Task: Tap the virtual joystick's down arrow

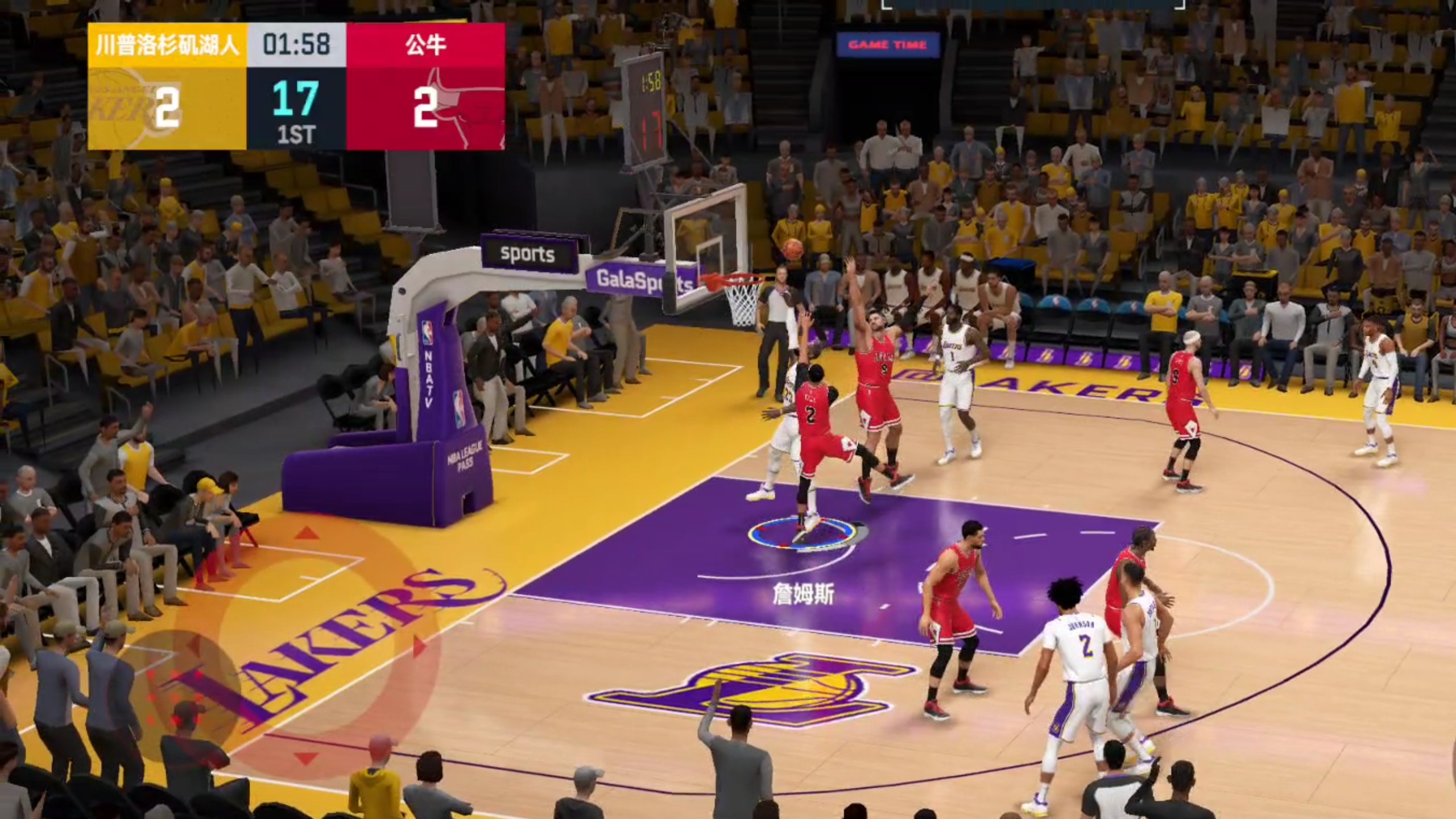Action: click(306, 759)
